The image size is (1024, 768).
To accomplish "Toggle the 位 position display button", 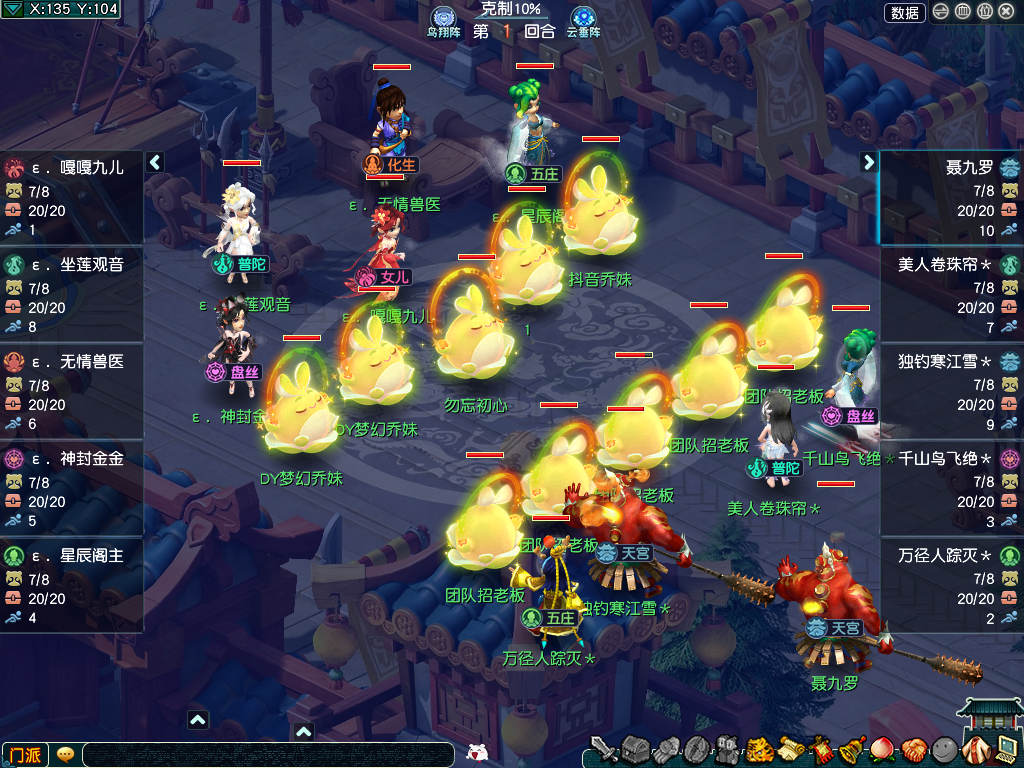I will tap(984, 12).
